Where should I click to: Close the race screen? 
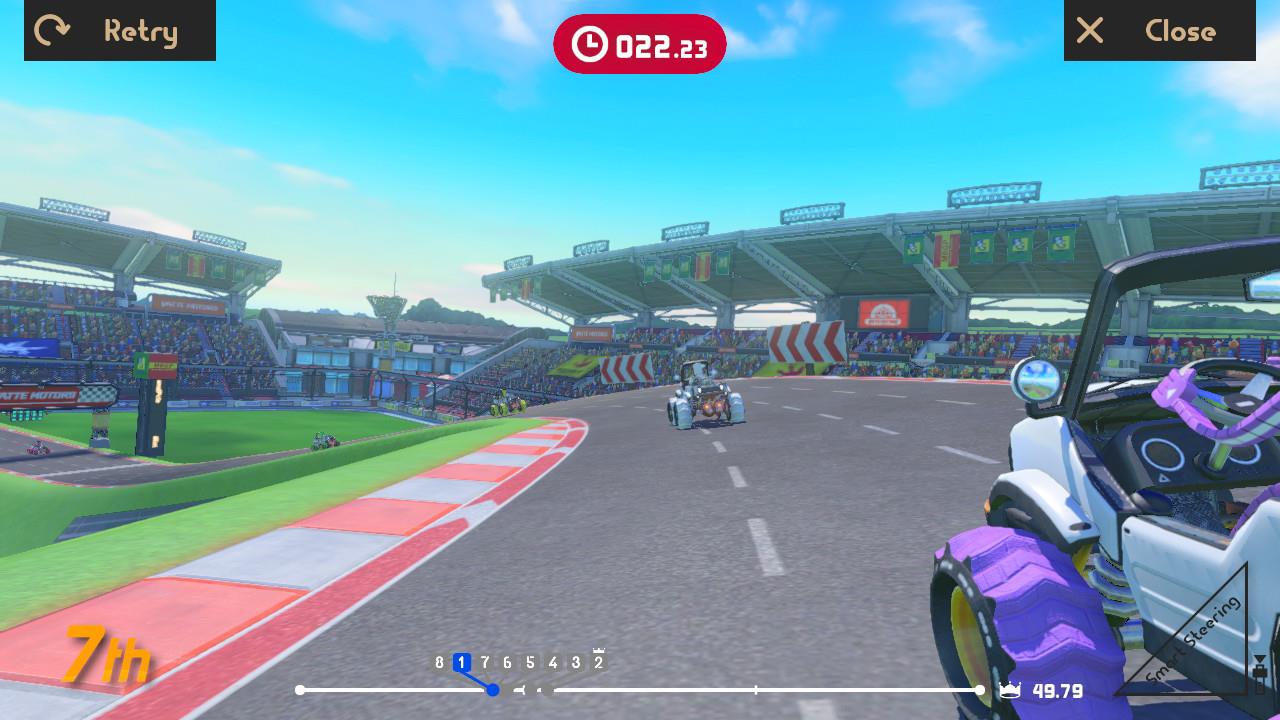pyautogui.click(x=1159, y=31)
